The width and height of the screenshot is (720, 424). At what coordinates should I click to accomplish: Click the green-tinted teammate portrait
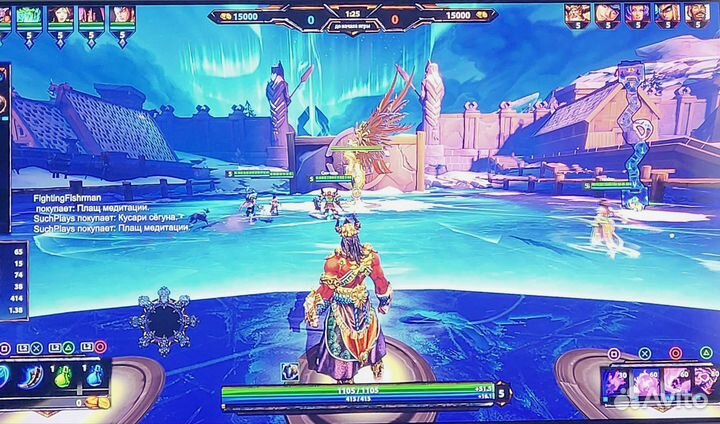tap(28, 14)
